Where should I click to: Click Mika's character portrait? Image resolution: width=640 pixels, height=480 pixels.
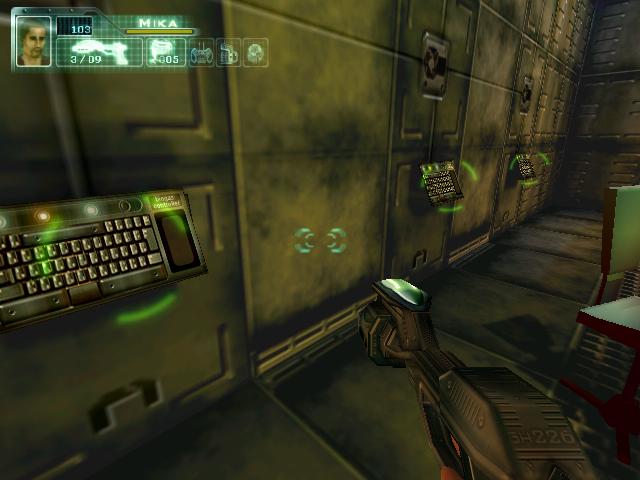click(33, 41)
